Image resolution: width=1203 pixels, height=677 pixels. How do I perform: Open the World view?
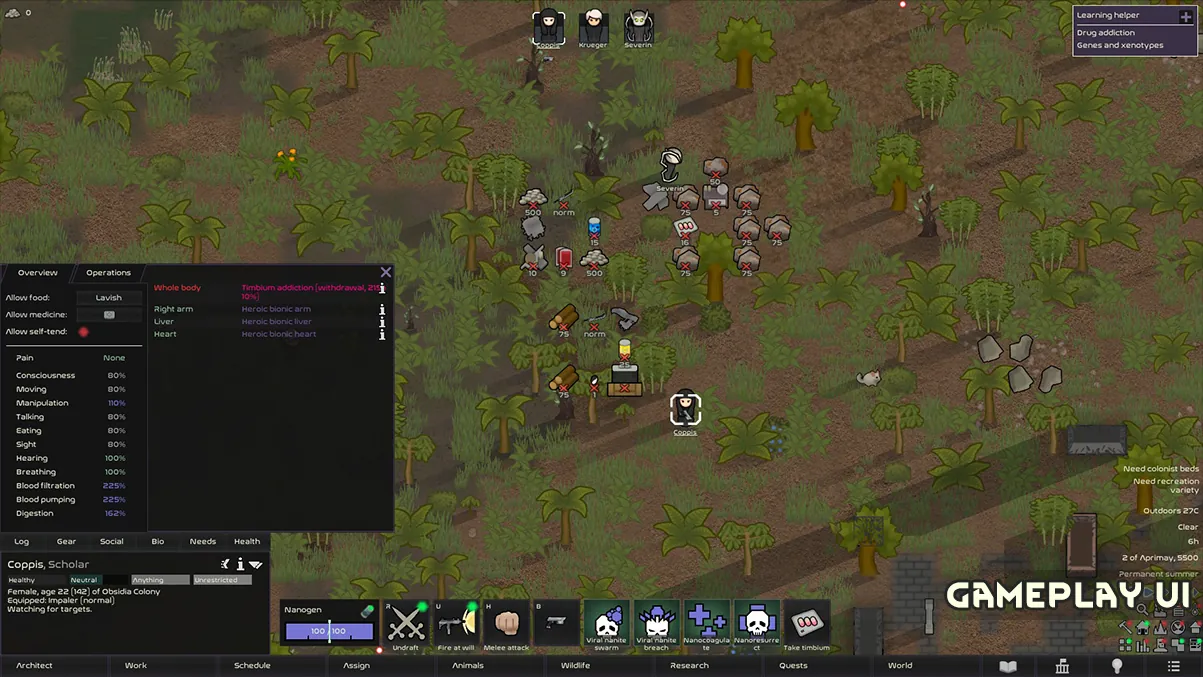click(900, 666)
